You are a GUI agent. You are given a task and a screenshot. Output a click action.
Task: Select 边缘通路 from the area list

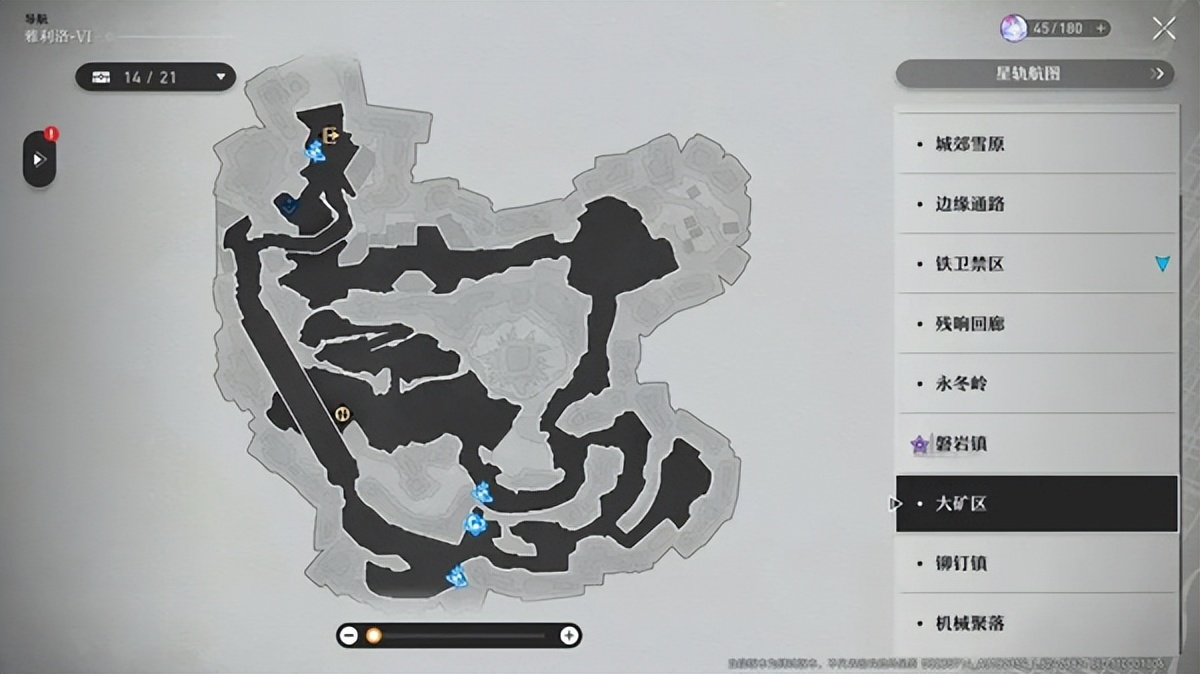pyautogui.click(x=1036, y=204)
